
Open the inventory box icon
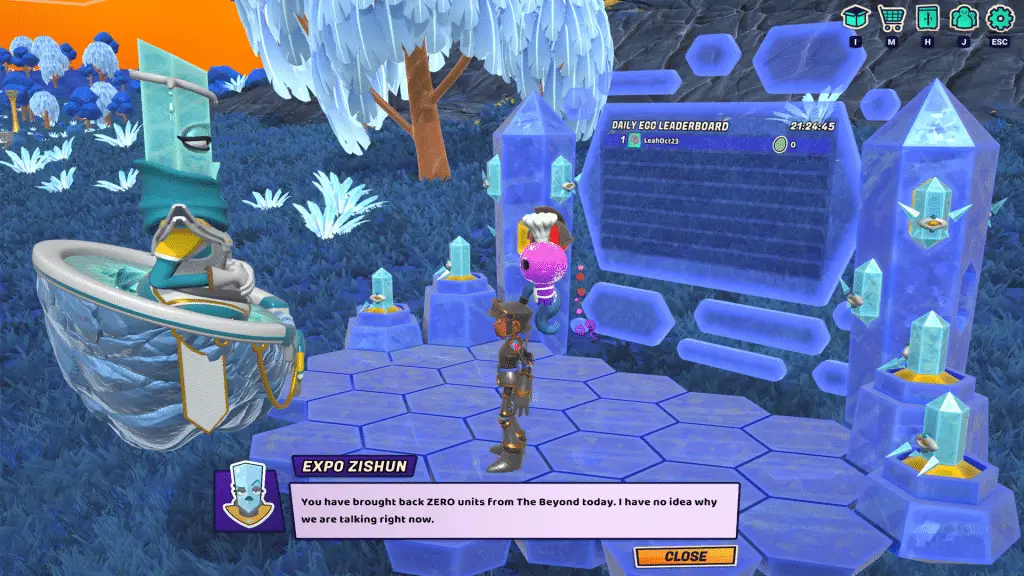click(x=855, y=18)
